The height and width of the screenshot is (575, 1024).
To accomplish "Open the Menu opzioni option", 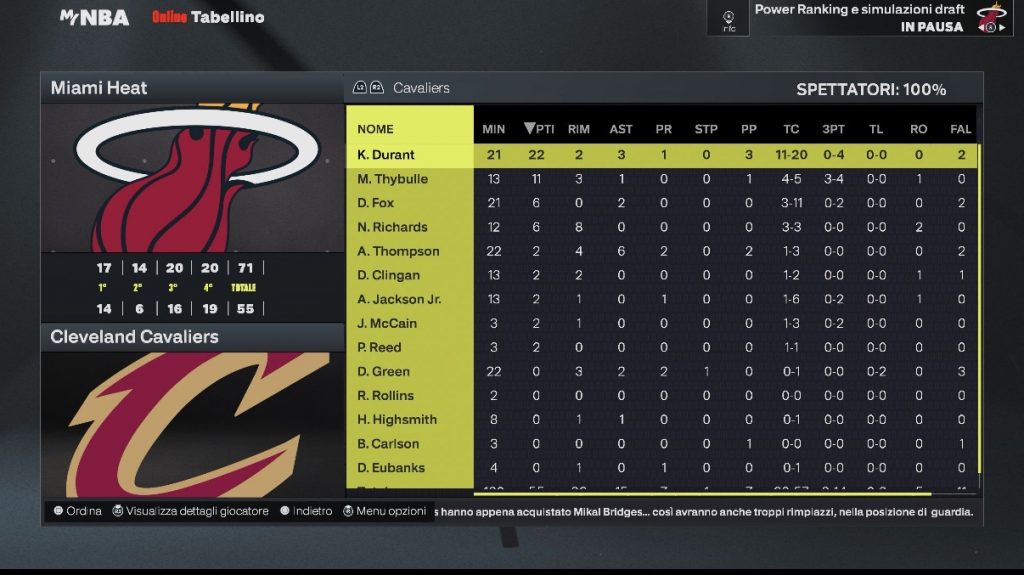I will (385, 511).
